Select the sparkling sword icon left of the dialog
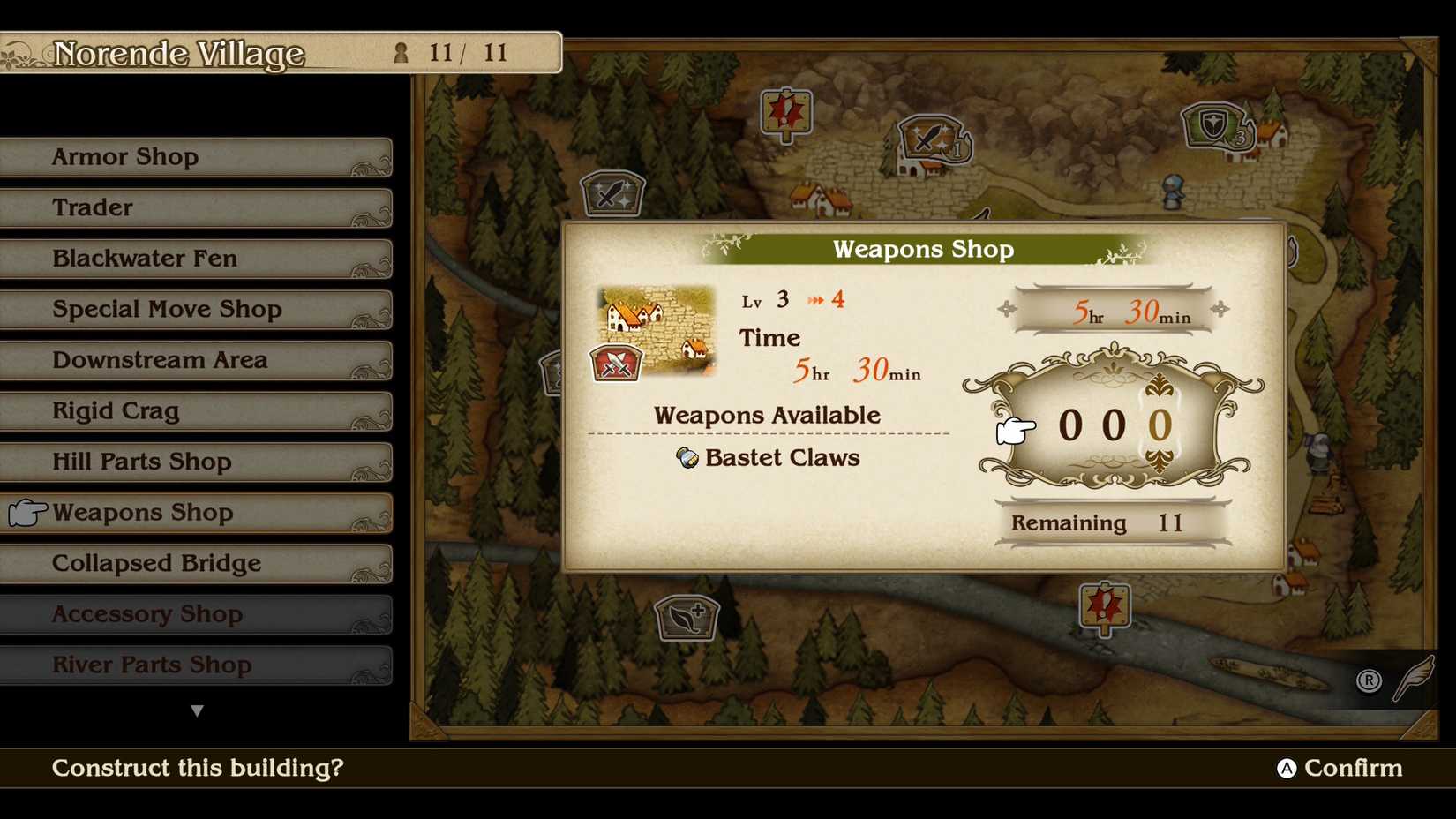Image resolution: width=1456 pixels, height=819 pixels. (x=614, y=194)
